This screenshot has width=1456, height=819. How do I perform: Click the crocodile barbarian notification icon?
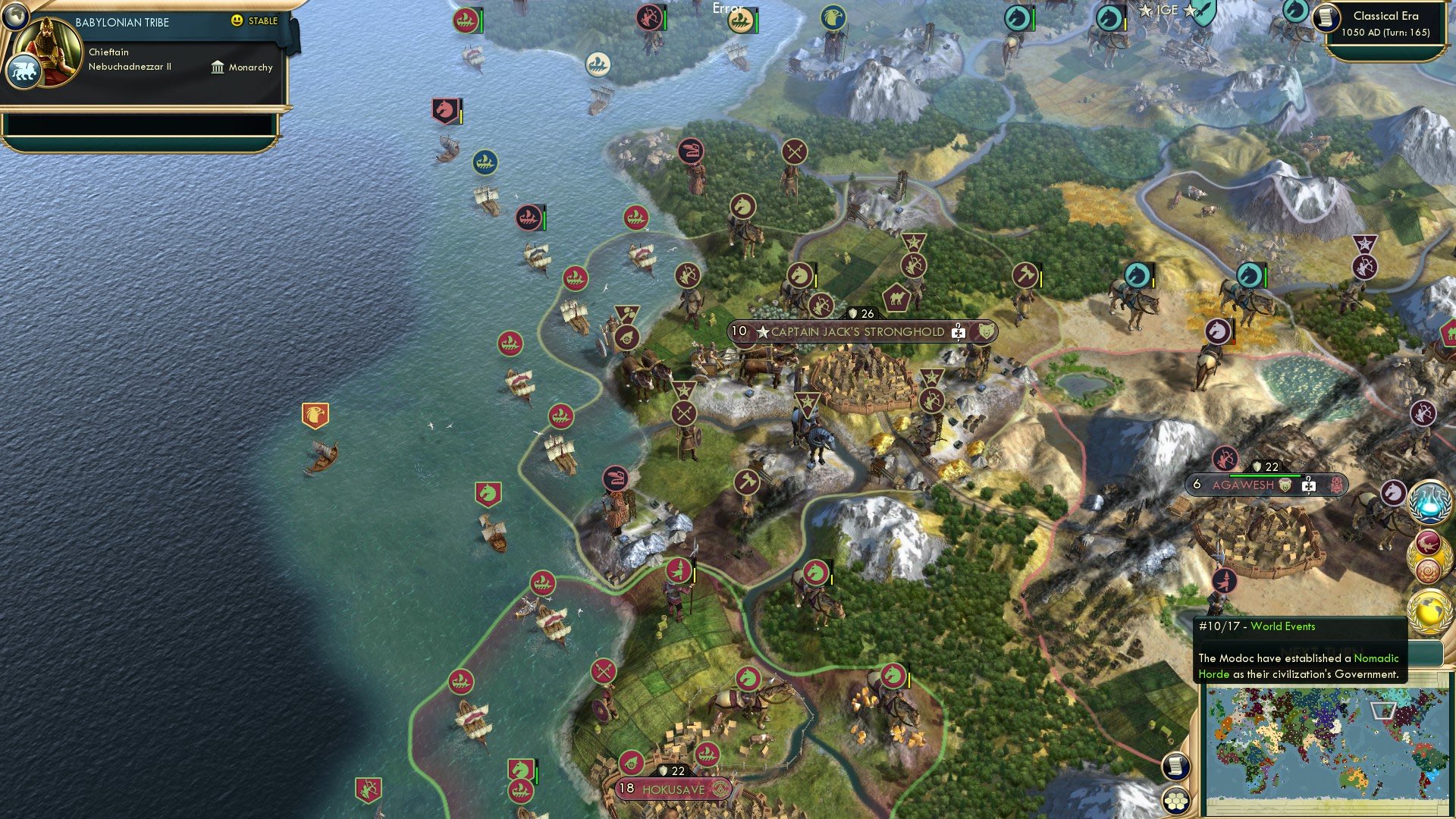(x=1427, y=542)
